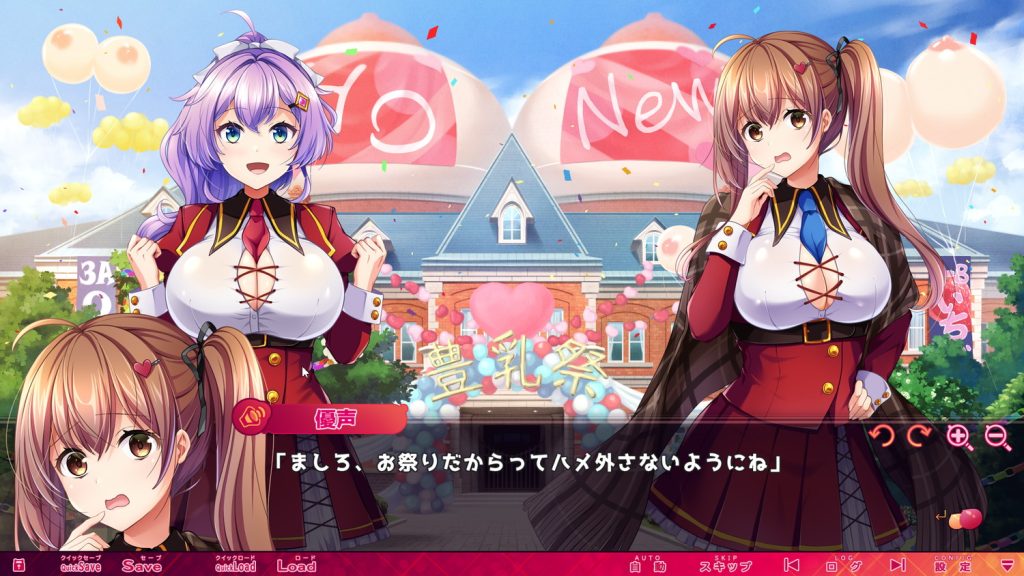The width and height of the screenshot is (1024, 576).
Task: Jump to the previous scene arrow
Action: pyautogui.click(x=791, y=565)
